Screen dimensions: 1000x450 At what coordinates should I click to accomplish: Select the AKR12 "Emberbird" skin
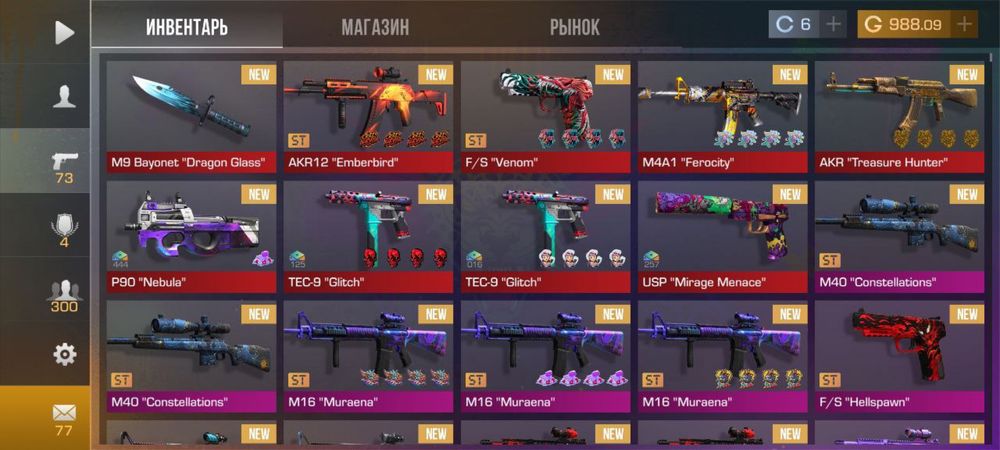point(368,117)
